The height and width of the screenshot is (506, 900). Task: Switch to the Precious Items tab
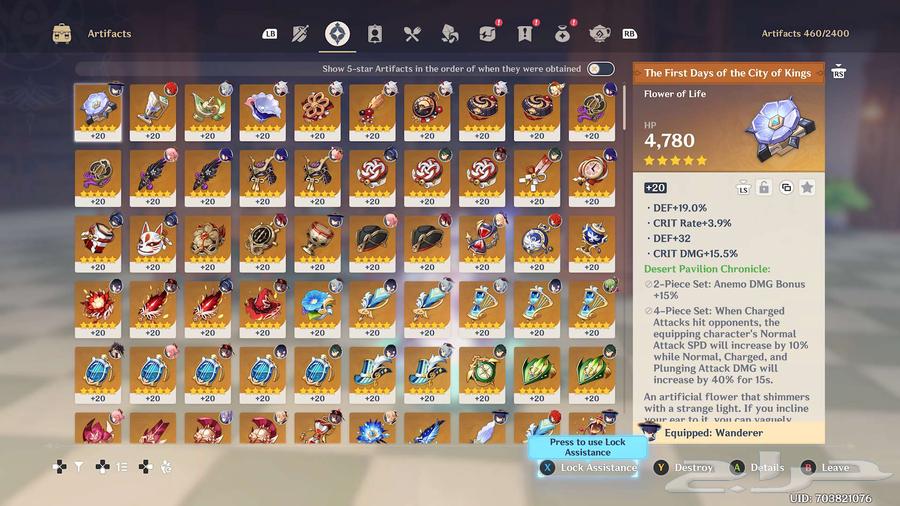pyautogui.click(x=563, y=34)
